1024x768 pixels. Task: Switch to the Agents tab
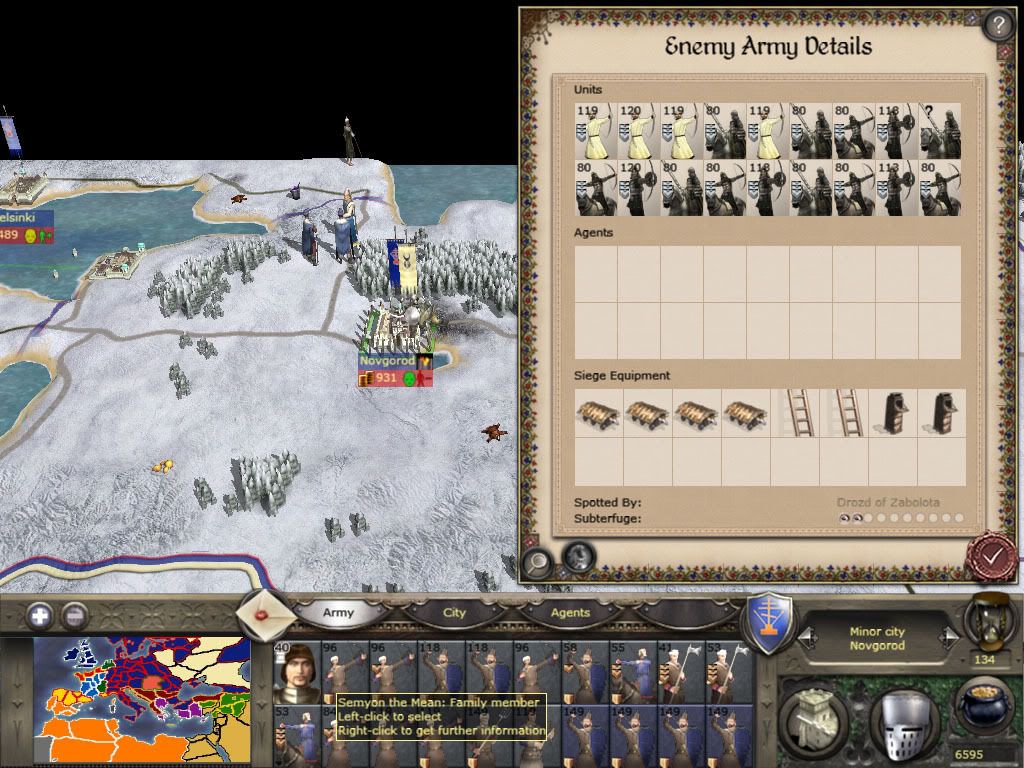coord(570,613)
